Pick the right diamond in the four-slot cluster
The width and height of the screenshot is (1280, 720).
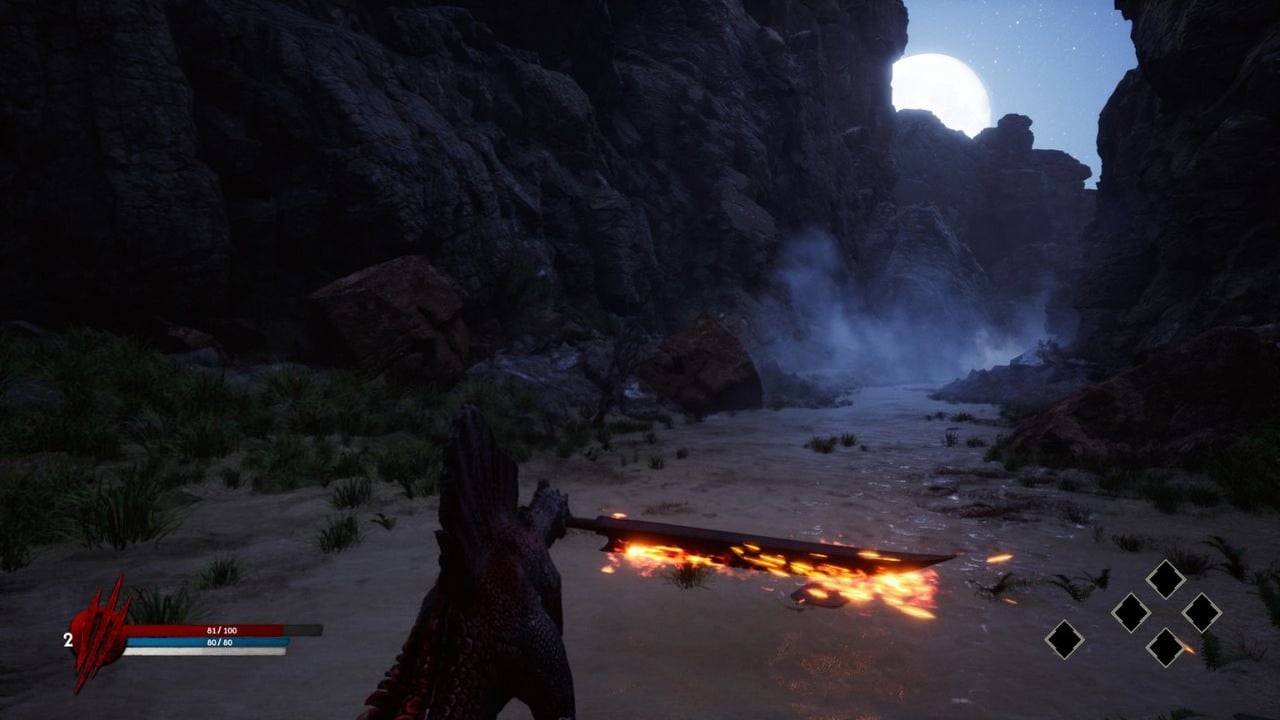tap(1200, 612)
